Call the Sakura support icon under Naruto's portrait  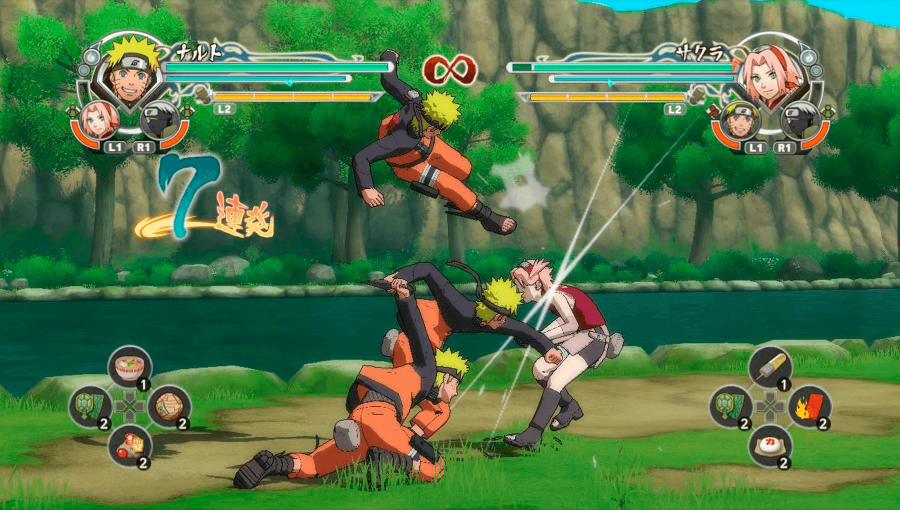[x=99, y=120]
